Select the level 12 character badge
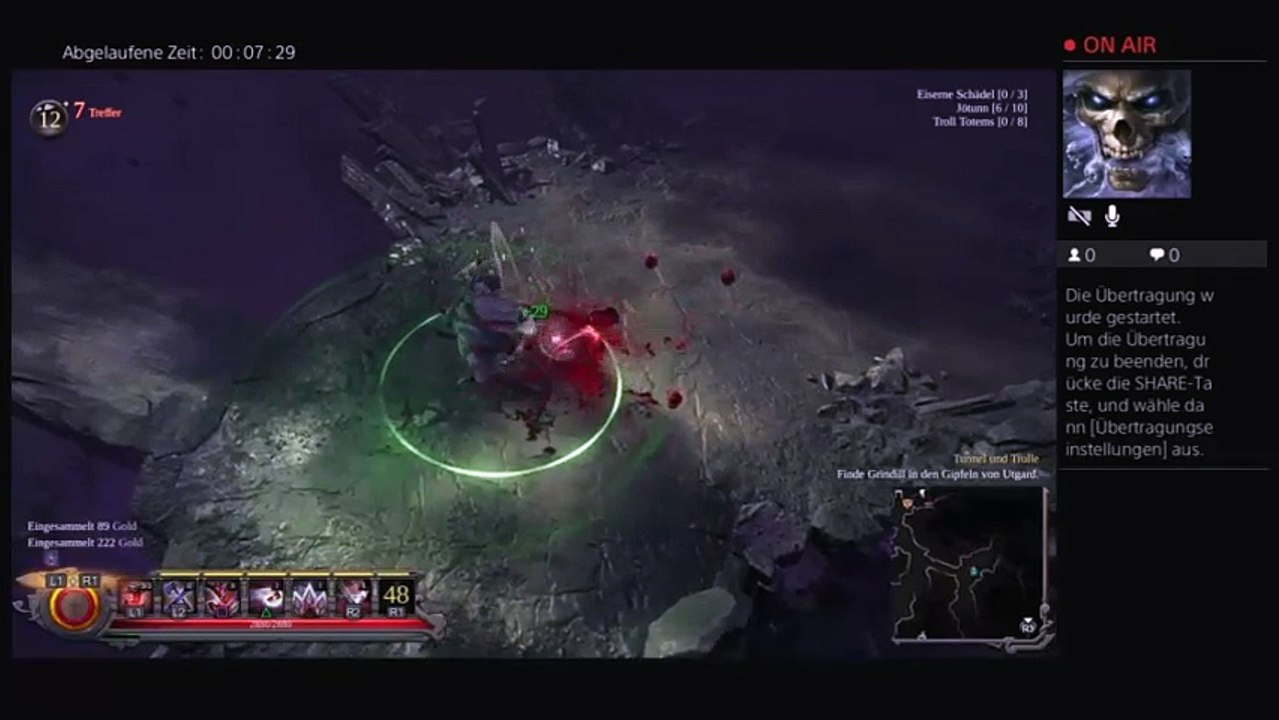The width and height of the screenshot is (1279, 720). 48,118
